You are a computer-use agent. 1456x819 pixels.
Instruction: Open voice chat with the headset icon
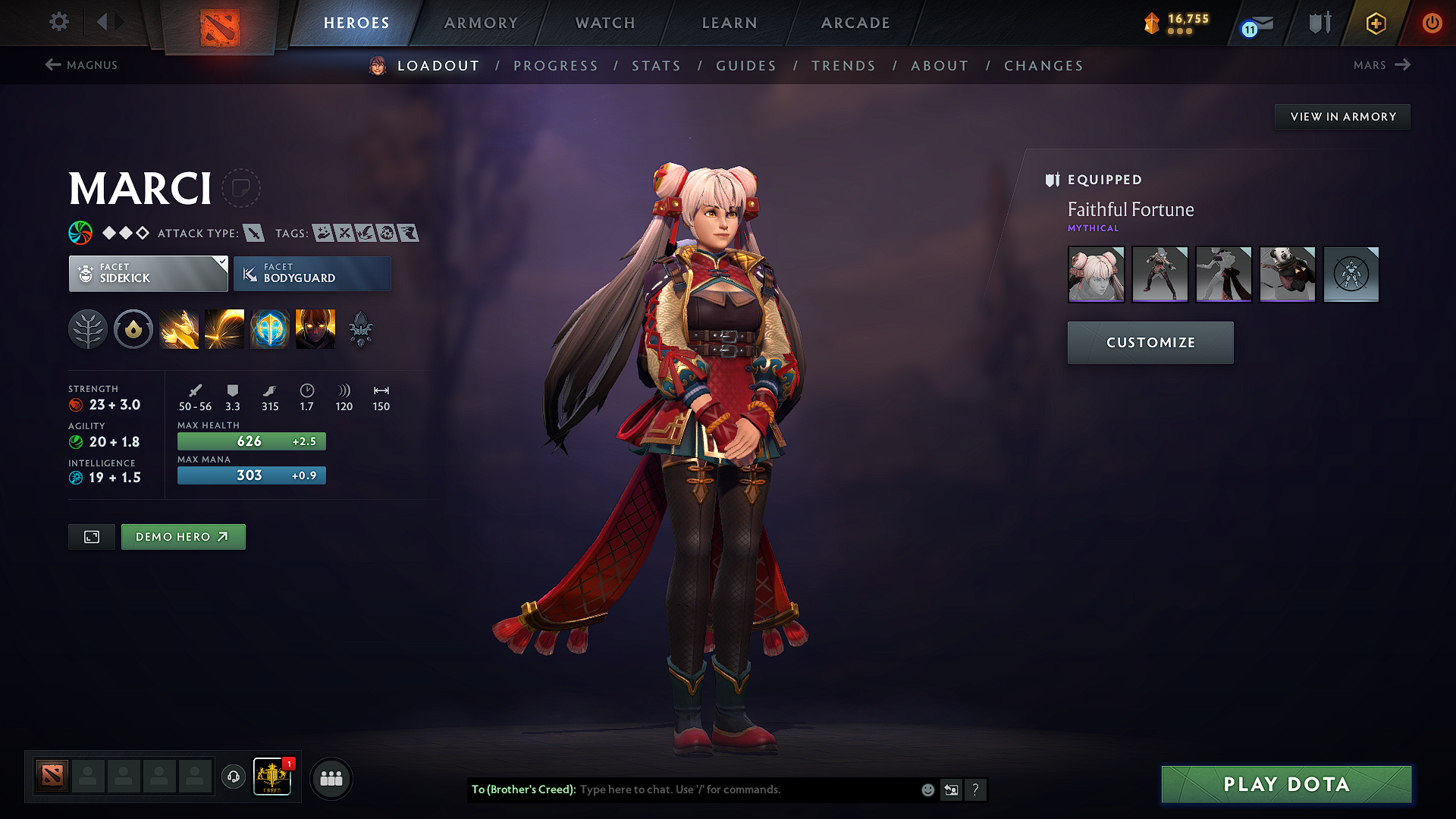point(234,778)
